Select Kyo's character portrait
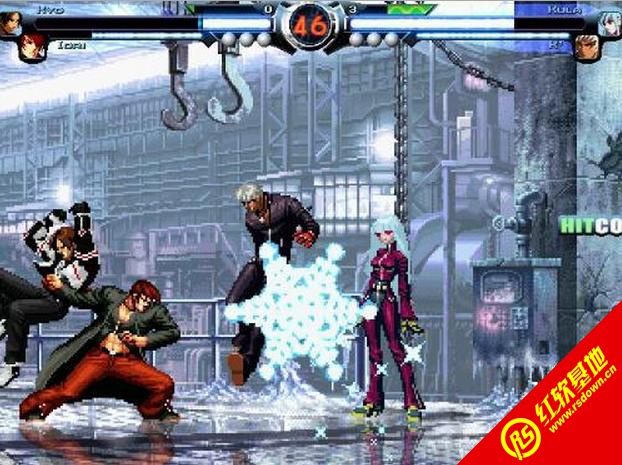 point(10,20)
